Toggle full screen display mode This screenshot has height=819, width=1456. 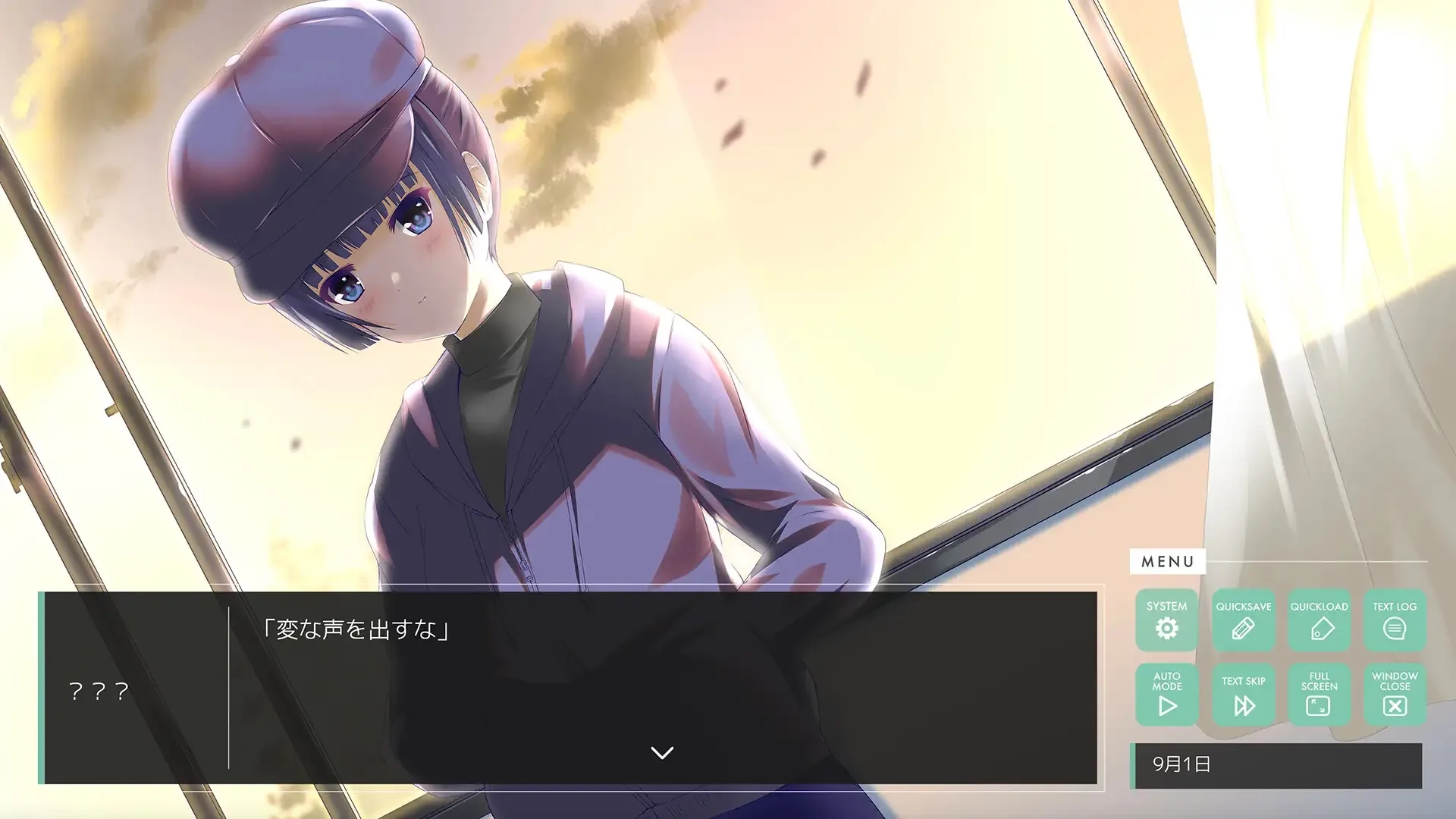(1319, 694)
